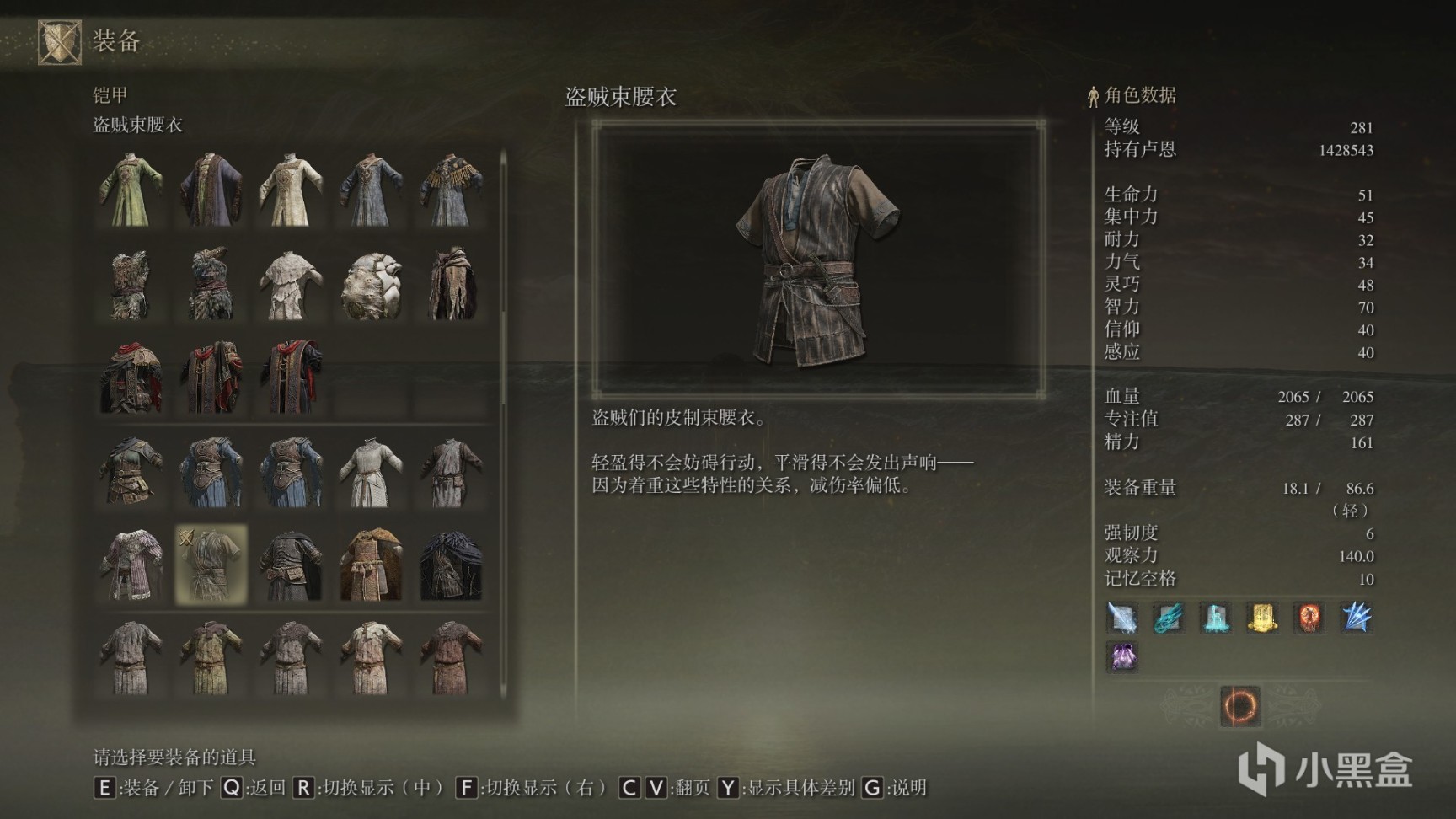Click the character data figure icon beside 角色数据
The image size is (1456, 819).
click(1093, 95)
